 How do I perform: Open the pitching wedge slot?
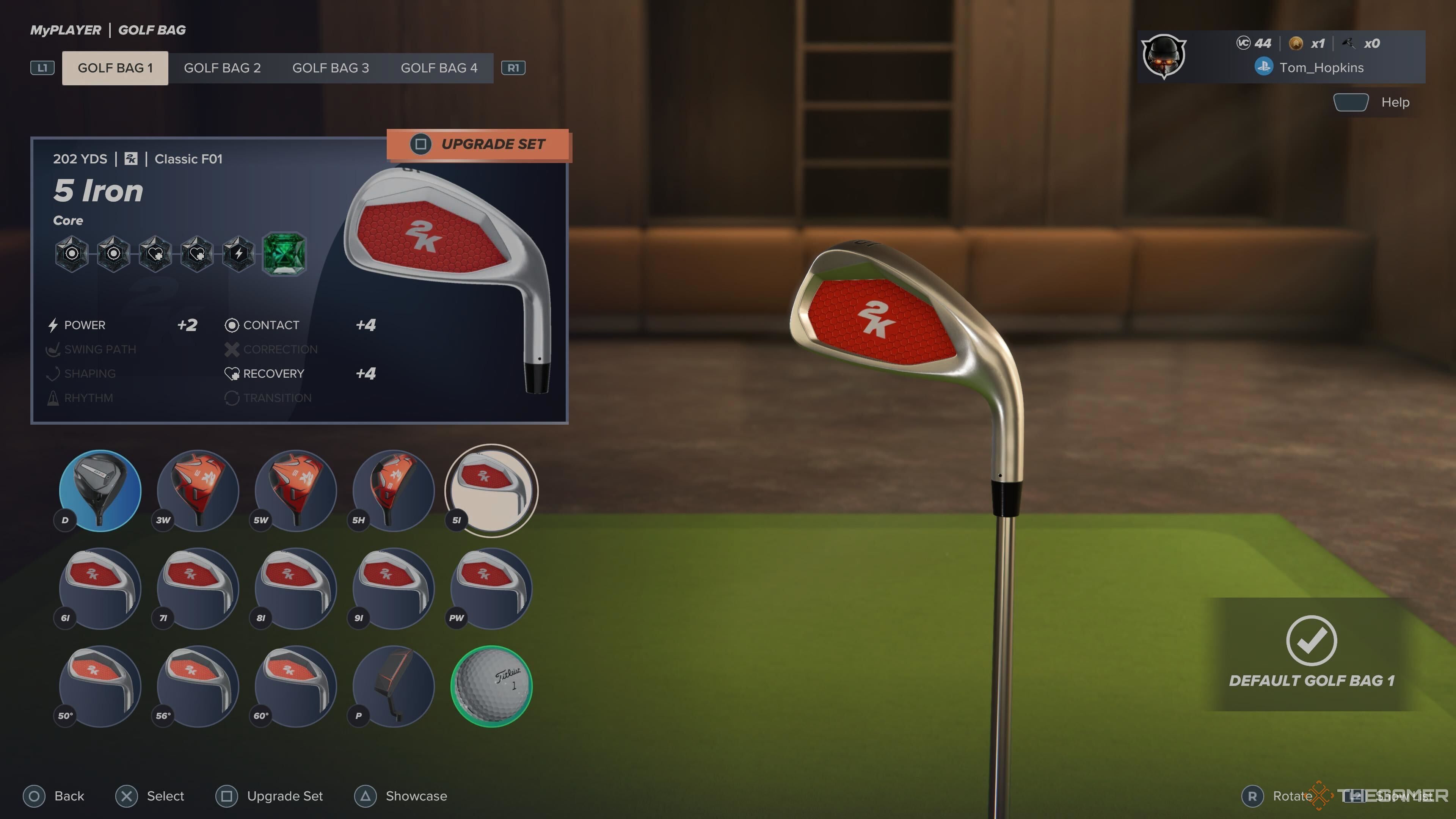pyautogui.click(x=491, y=588)
